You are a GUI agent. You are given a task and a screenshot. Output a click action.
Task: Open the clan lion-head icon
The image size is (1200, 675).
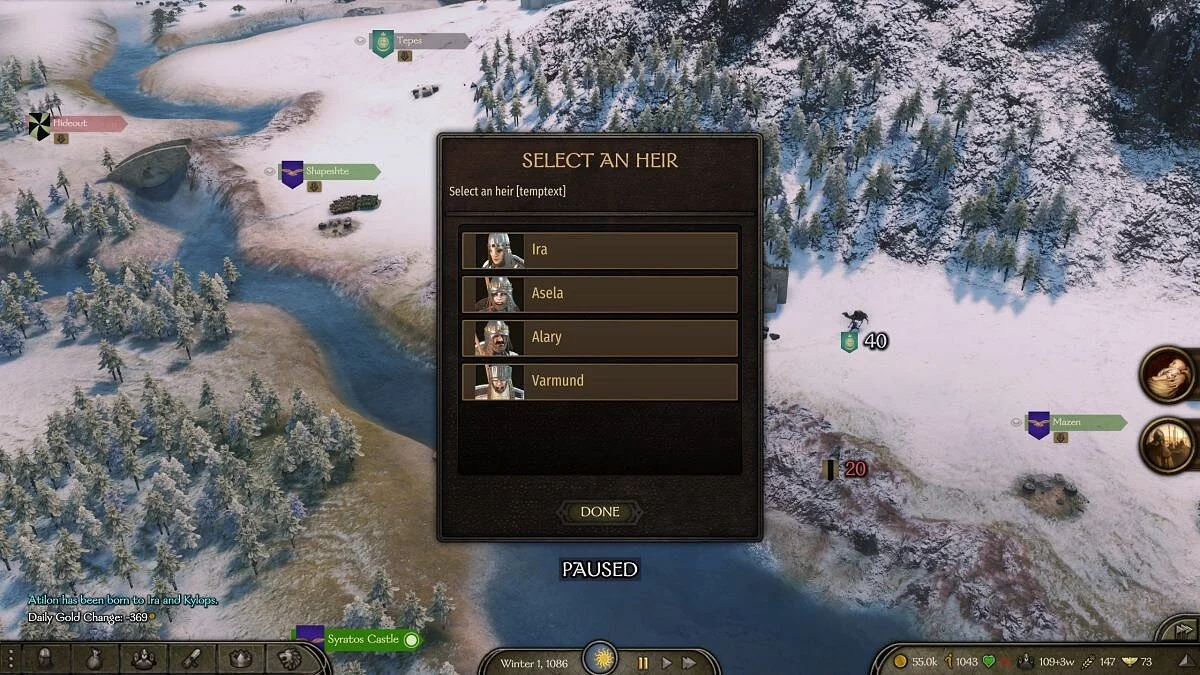tap(287, 658)
